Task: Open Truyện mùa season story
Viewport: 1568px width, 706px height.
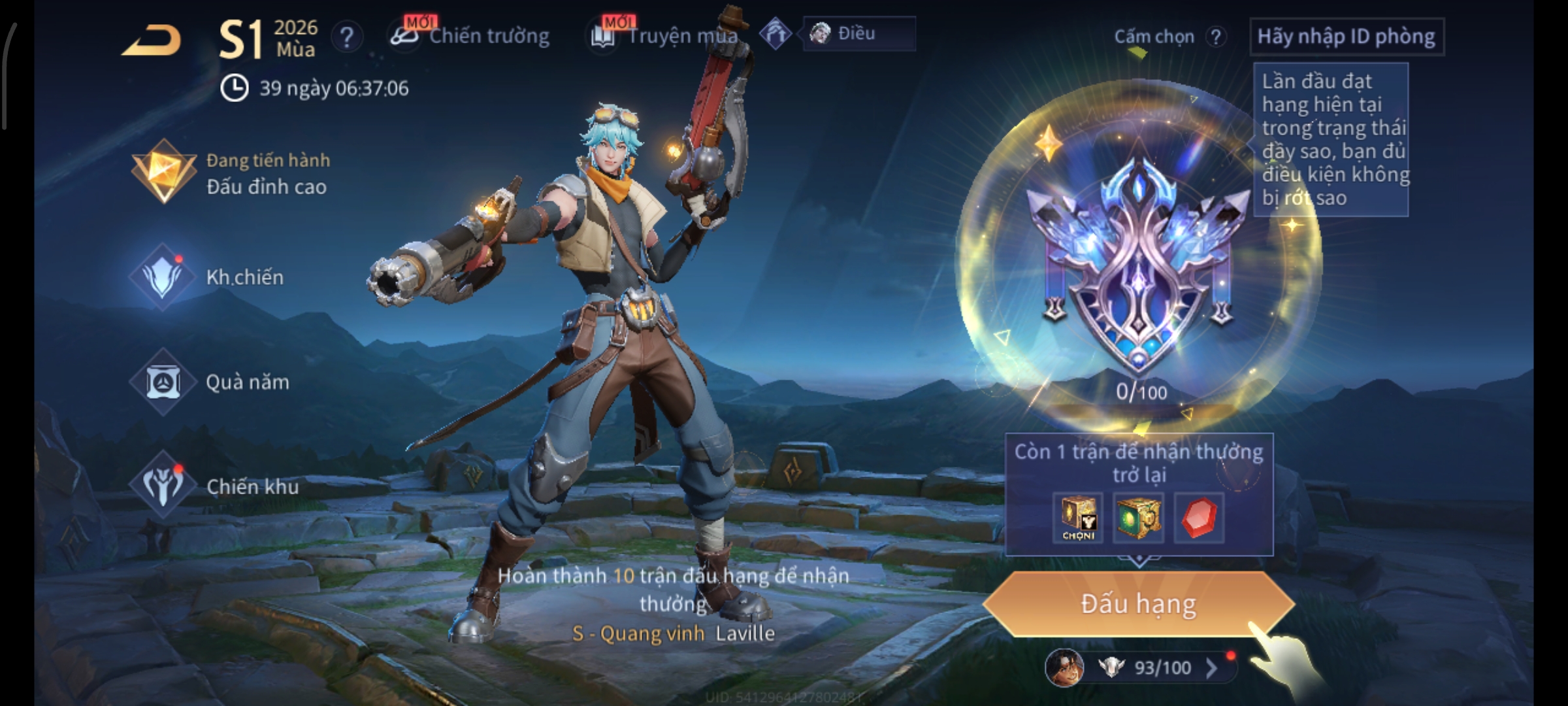Action: pos(666,36)
